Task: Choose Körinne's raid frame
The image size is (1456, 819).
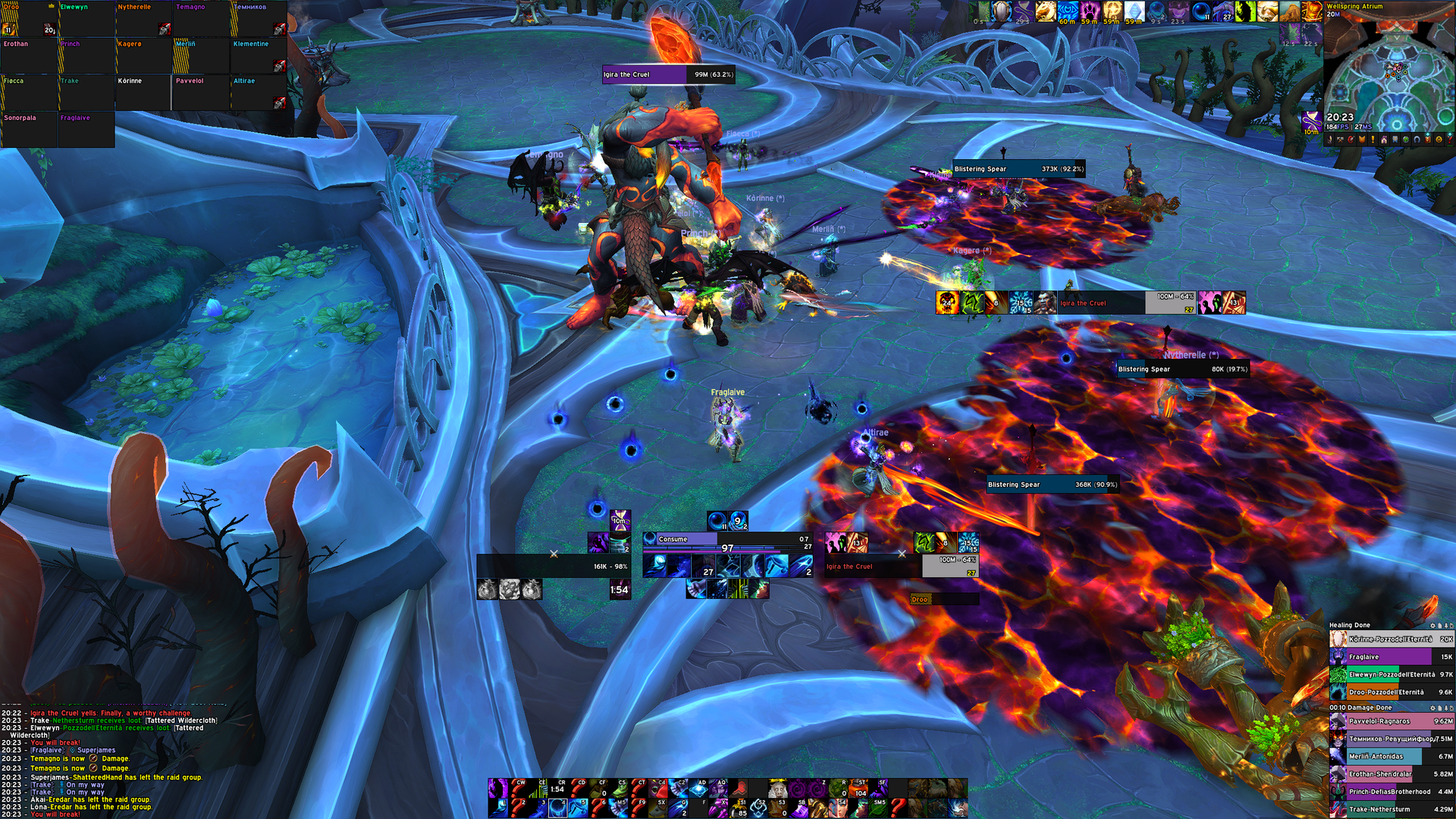Action: coord(143,93)
